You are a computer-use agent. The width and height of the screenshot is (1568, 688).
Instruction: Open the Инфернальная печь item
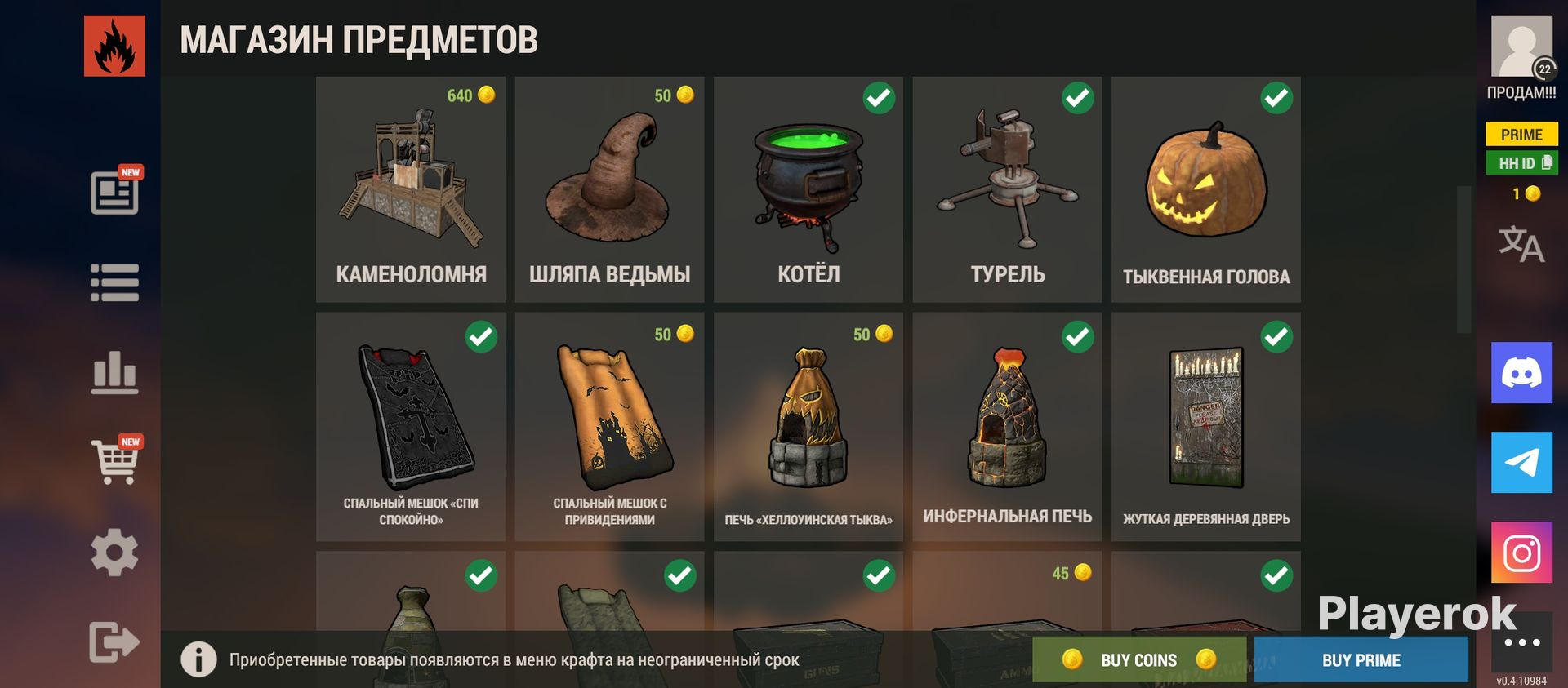pyautogui.click(x=1007, y=426)
